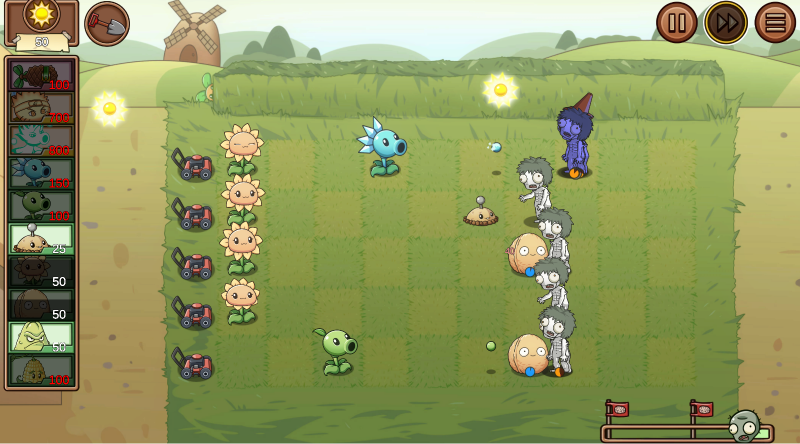Select the Wall-nut seed card
The height and width of the screenshot is (444, 800).
point(41,305)
